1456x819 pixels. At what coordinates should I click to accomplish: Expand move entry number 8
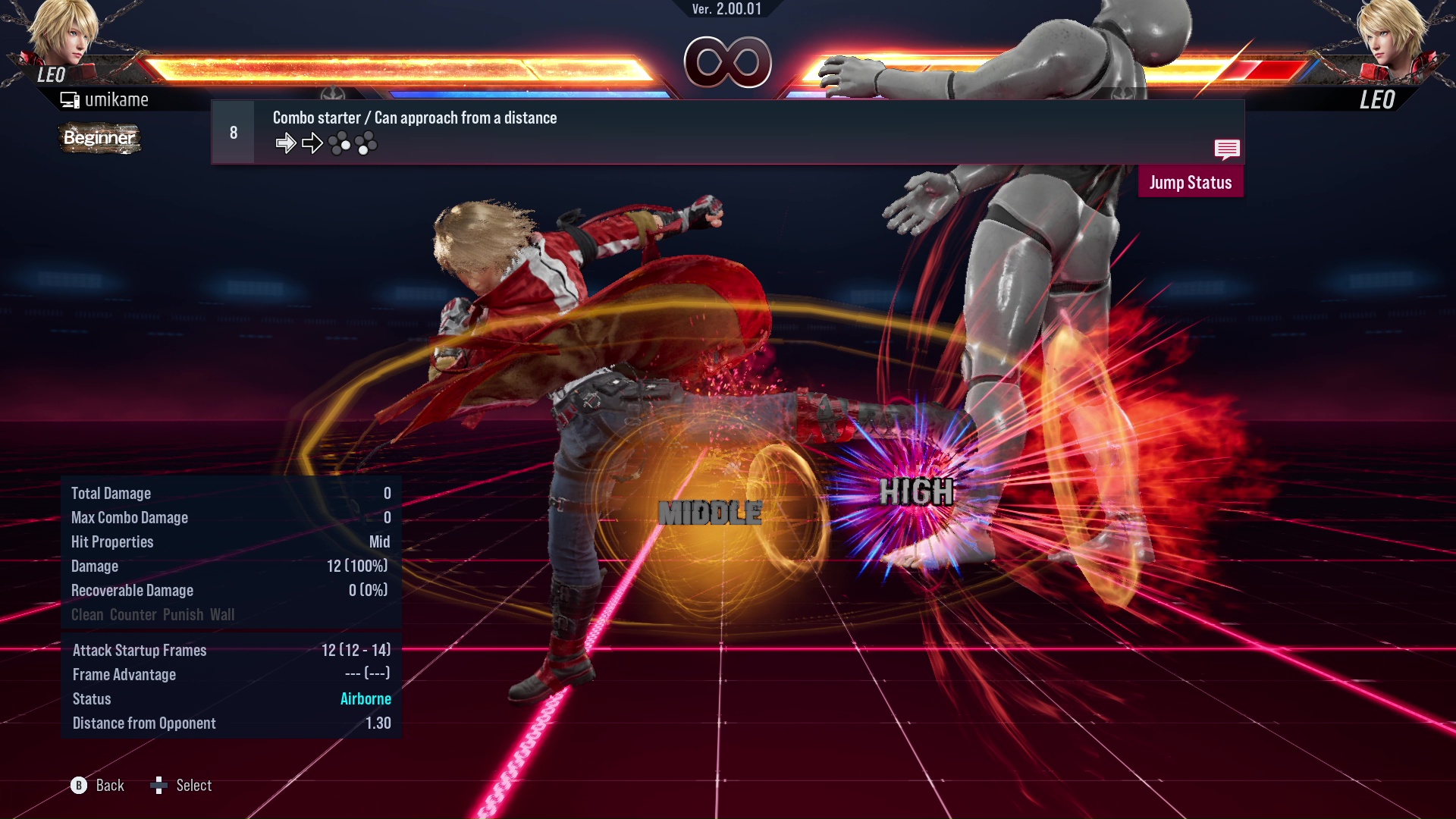pos(232,131)
